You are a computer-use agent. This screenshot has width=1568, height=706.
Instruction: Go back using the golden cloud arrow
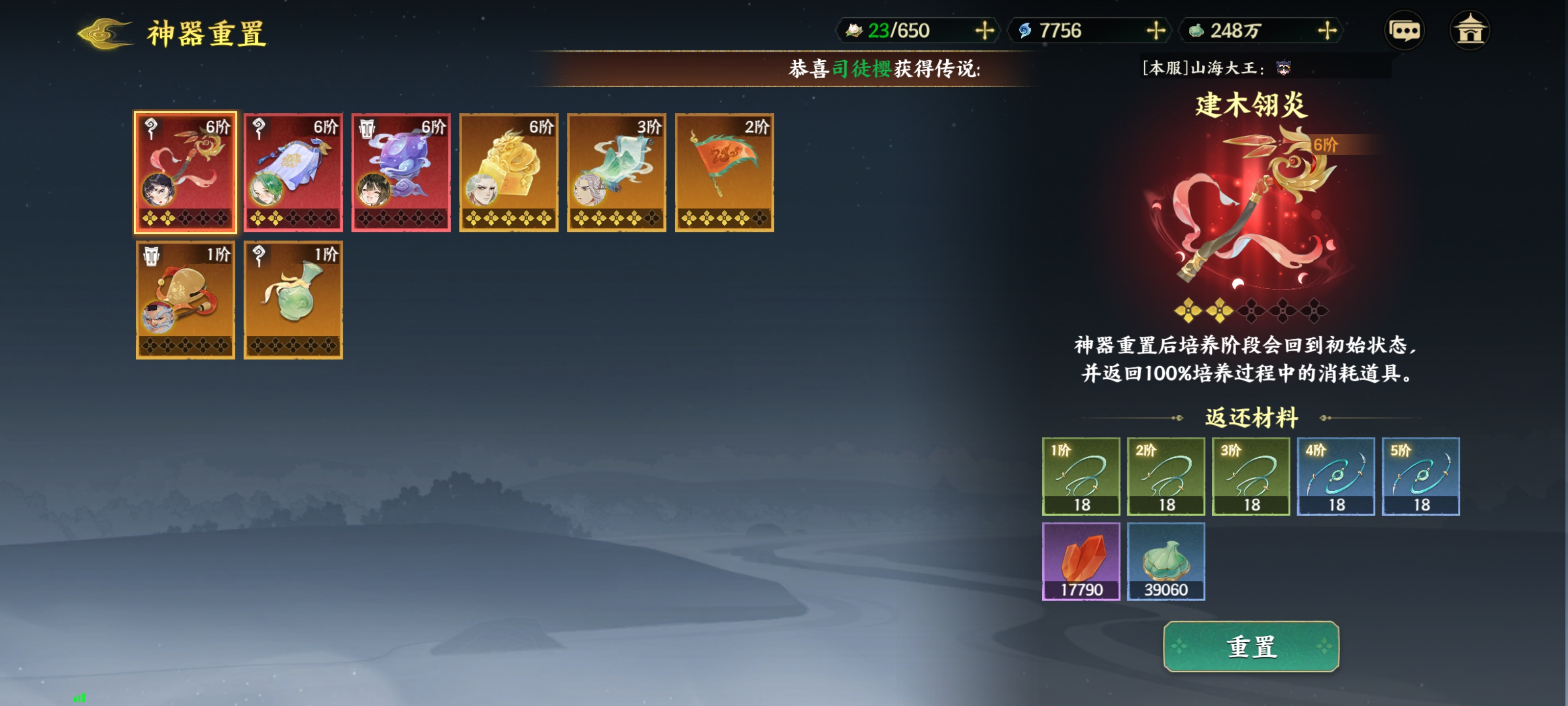(105, 33)
